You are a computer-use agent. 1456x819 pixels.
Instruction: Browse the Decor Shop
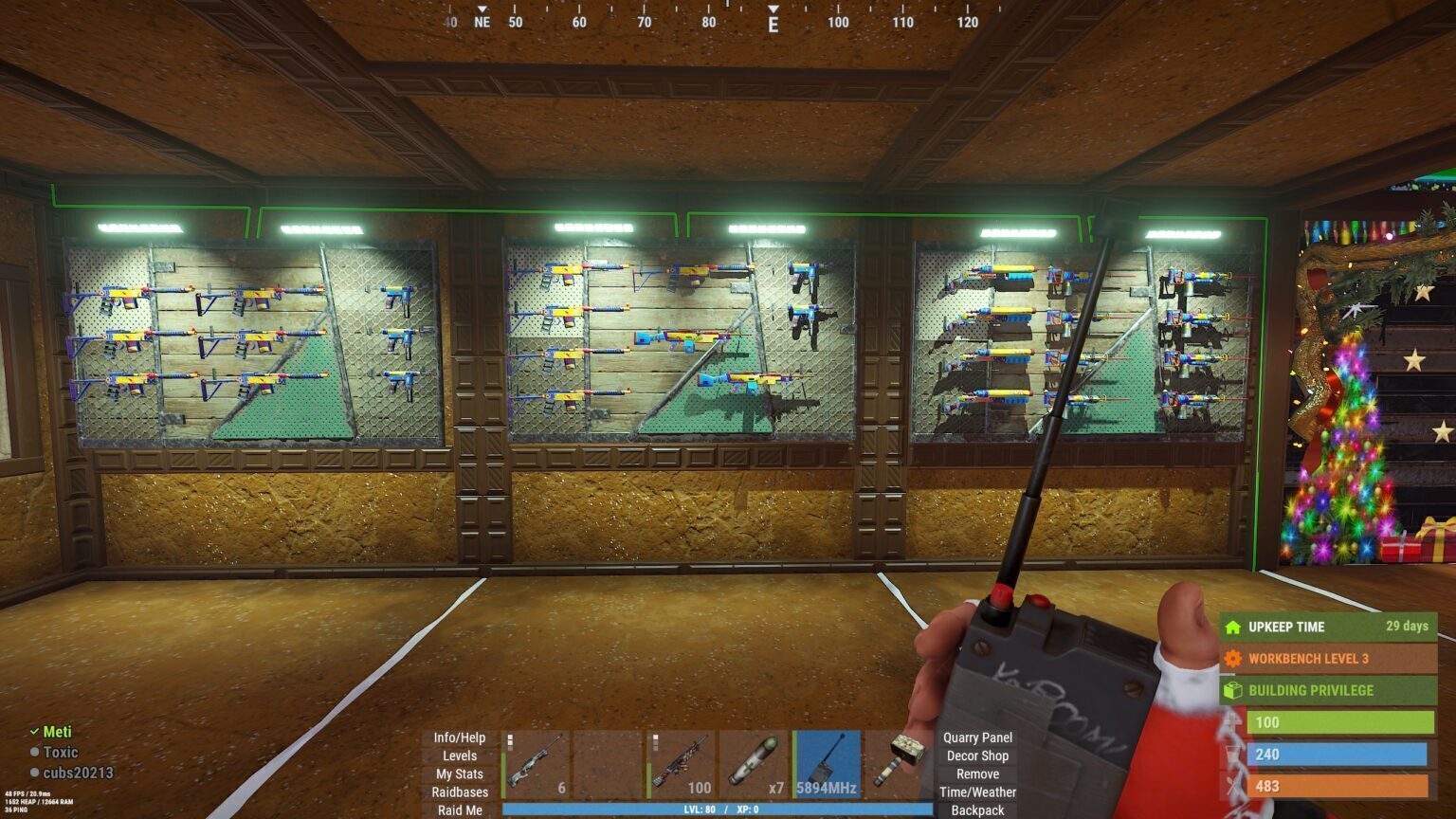pos(977,755)
